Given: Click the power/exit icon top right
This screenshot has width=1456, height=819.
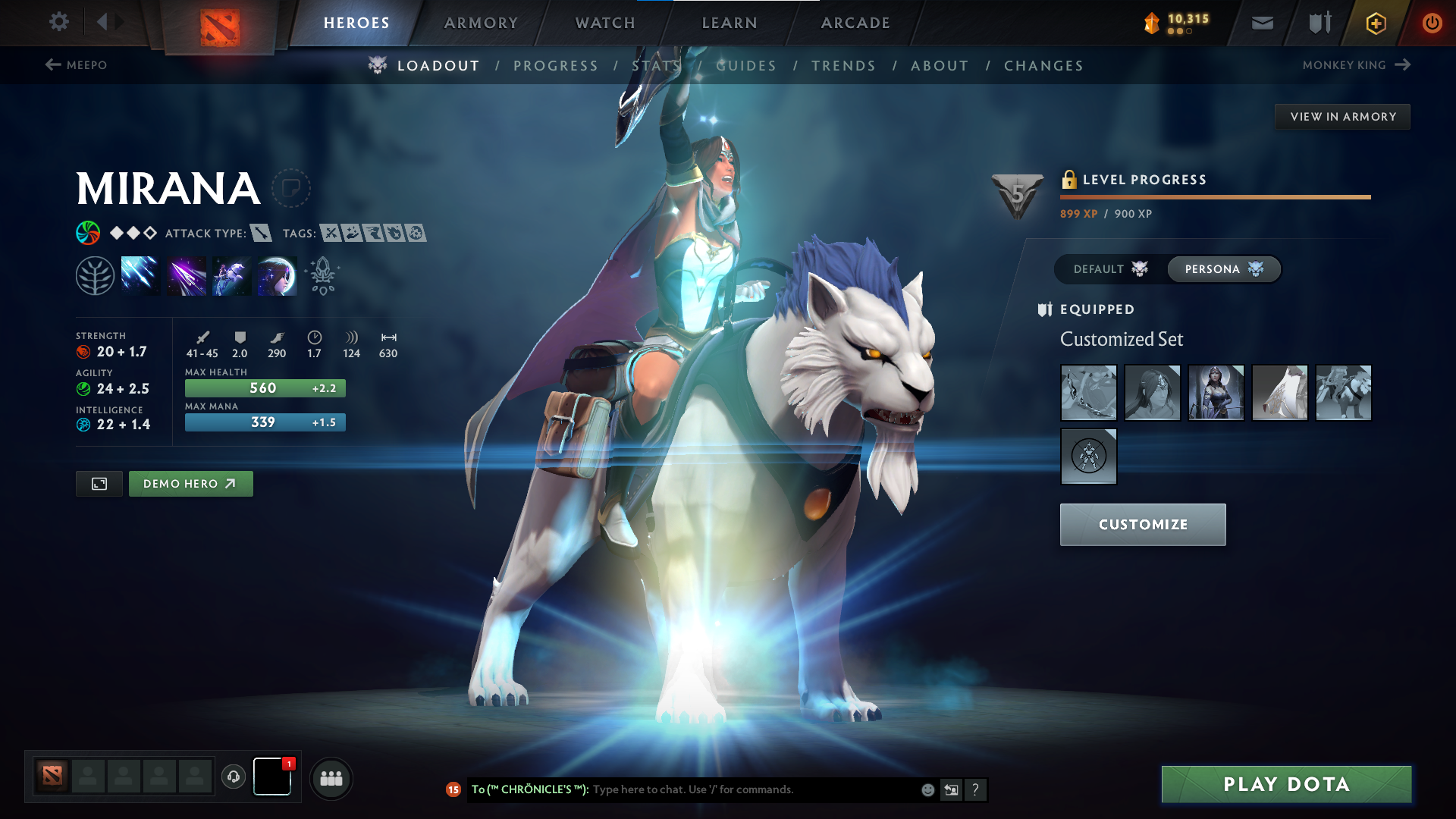Looking at the screenshot, I should 1432,23.
